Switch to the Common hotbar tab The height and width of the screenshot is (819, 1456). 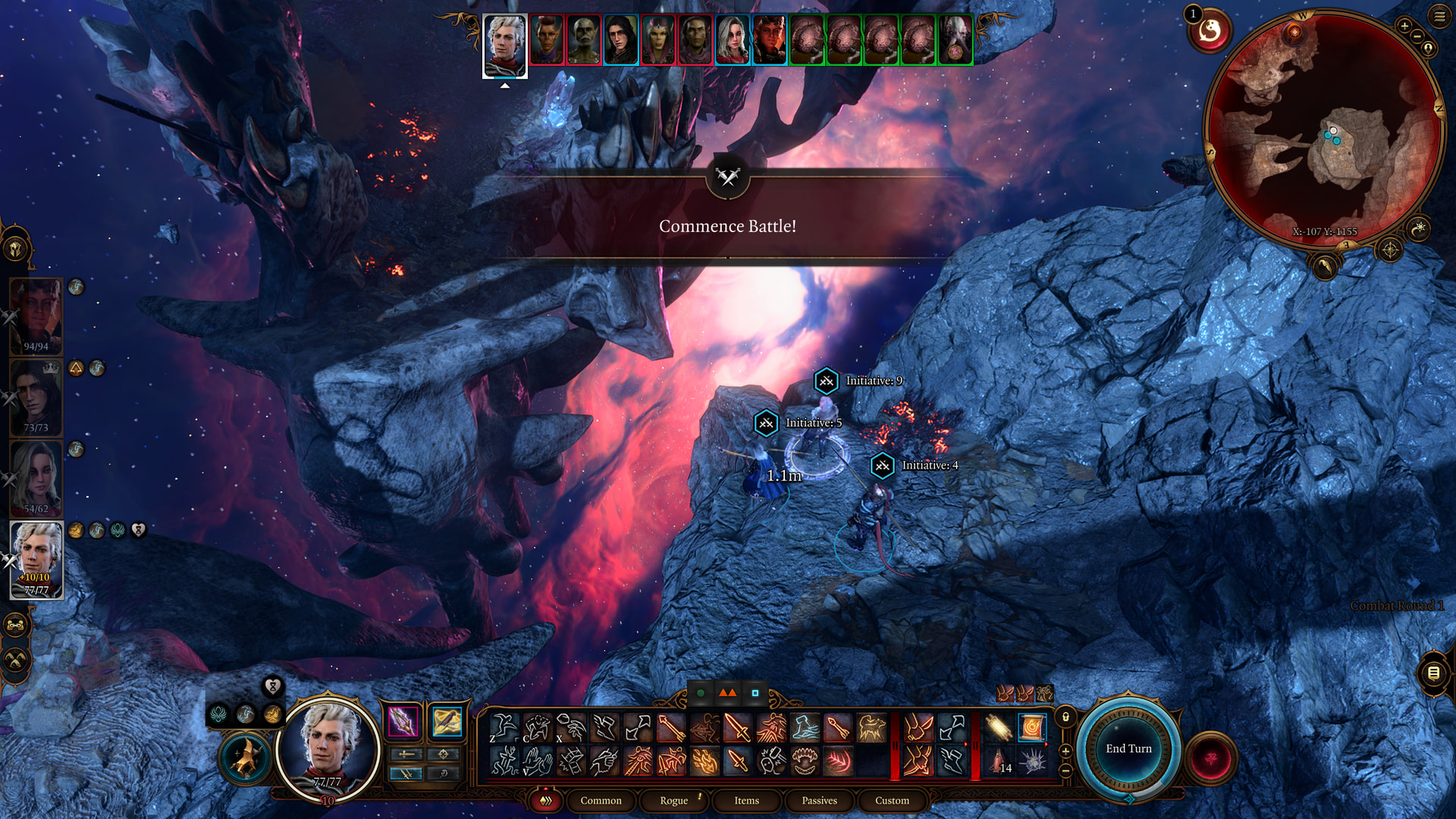tap(601, 800)
